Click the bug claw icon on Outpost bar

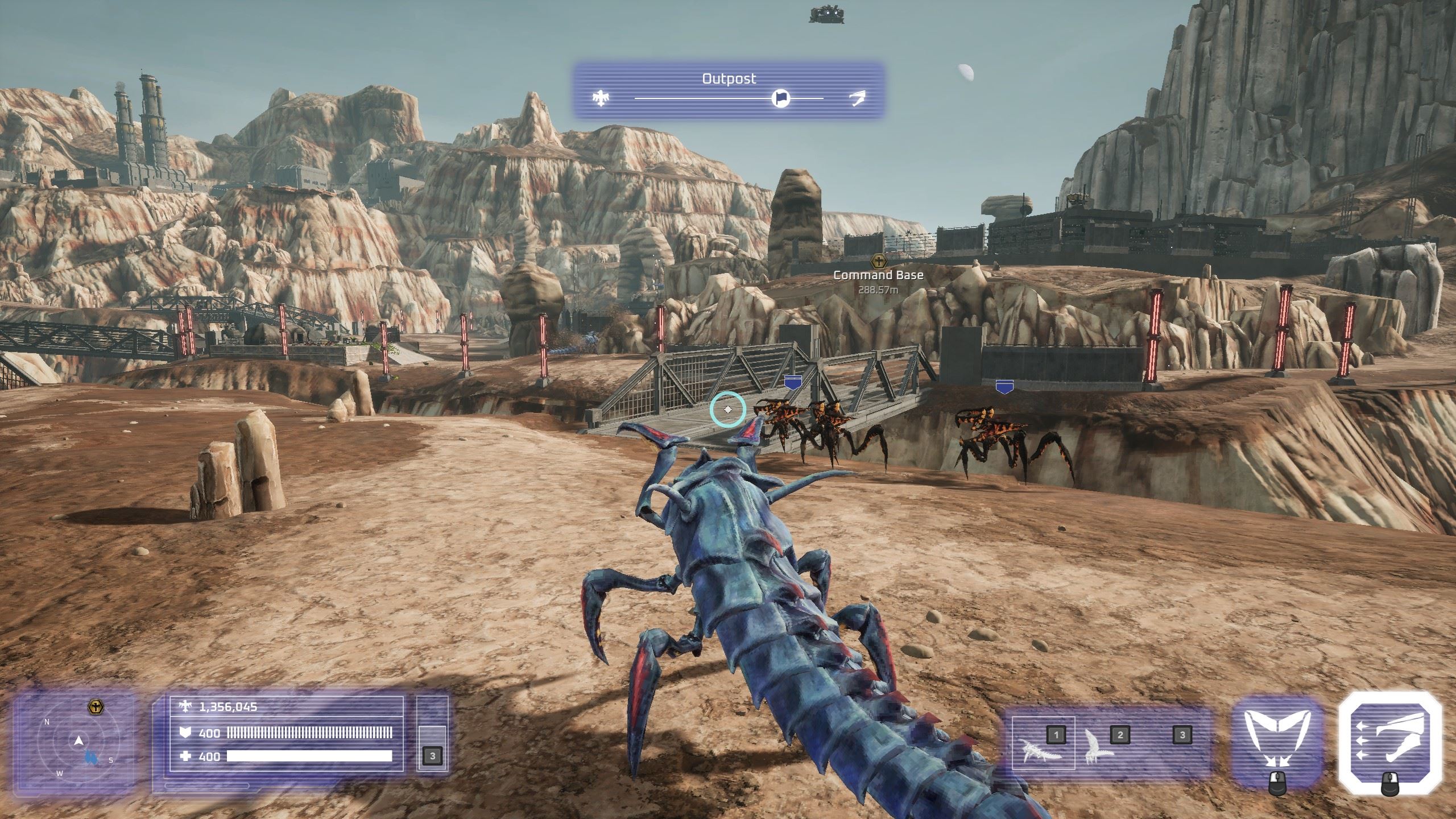[x=857, y=98]
